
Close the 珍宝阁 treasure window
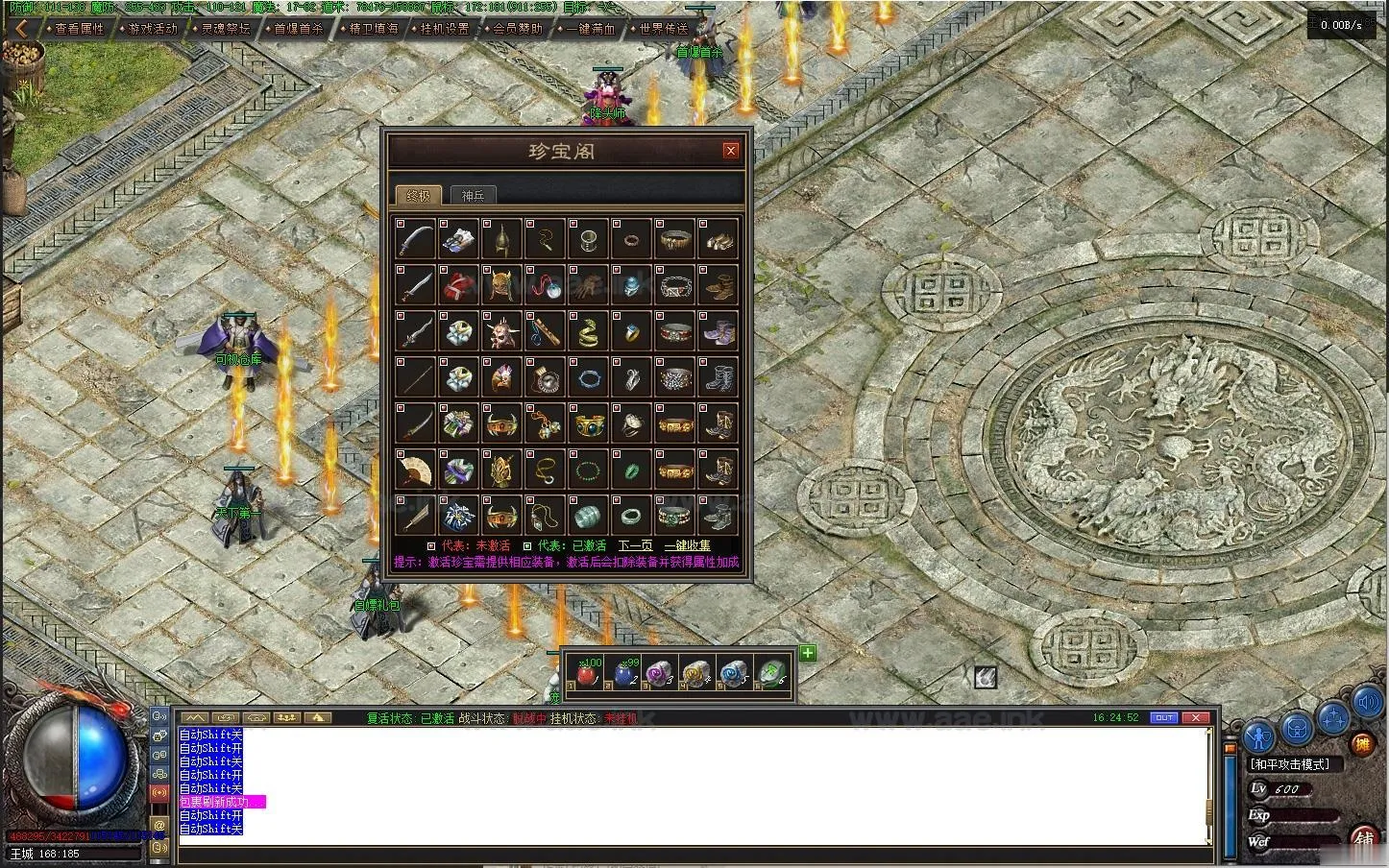pyautogui.click(x=731, y=151)
